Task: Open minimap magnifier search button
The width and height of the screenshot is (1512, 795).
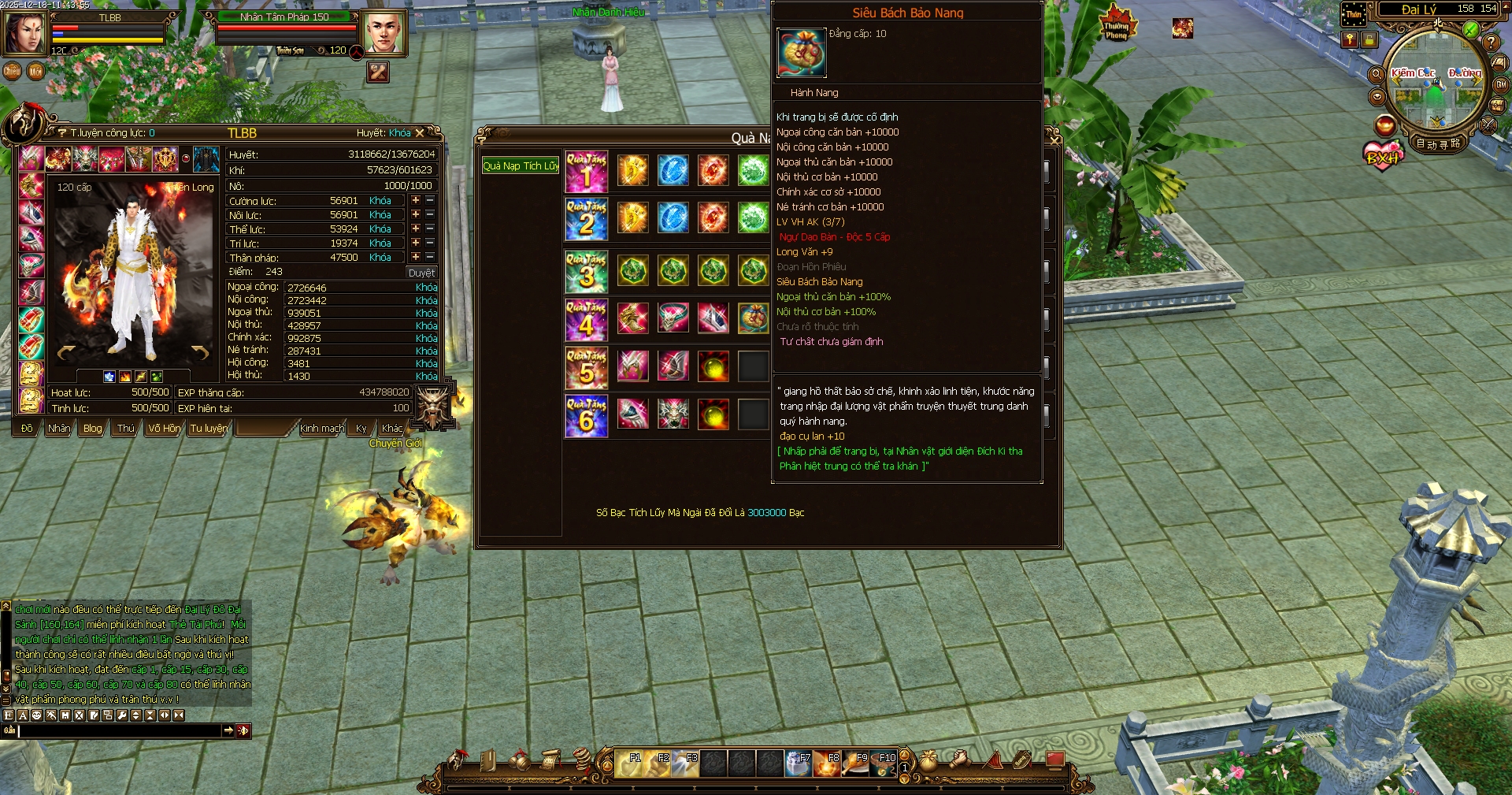Action: coord(1377,75)
